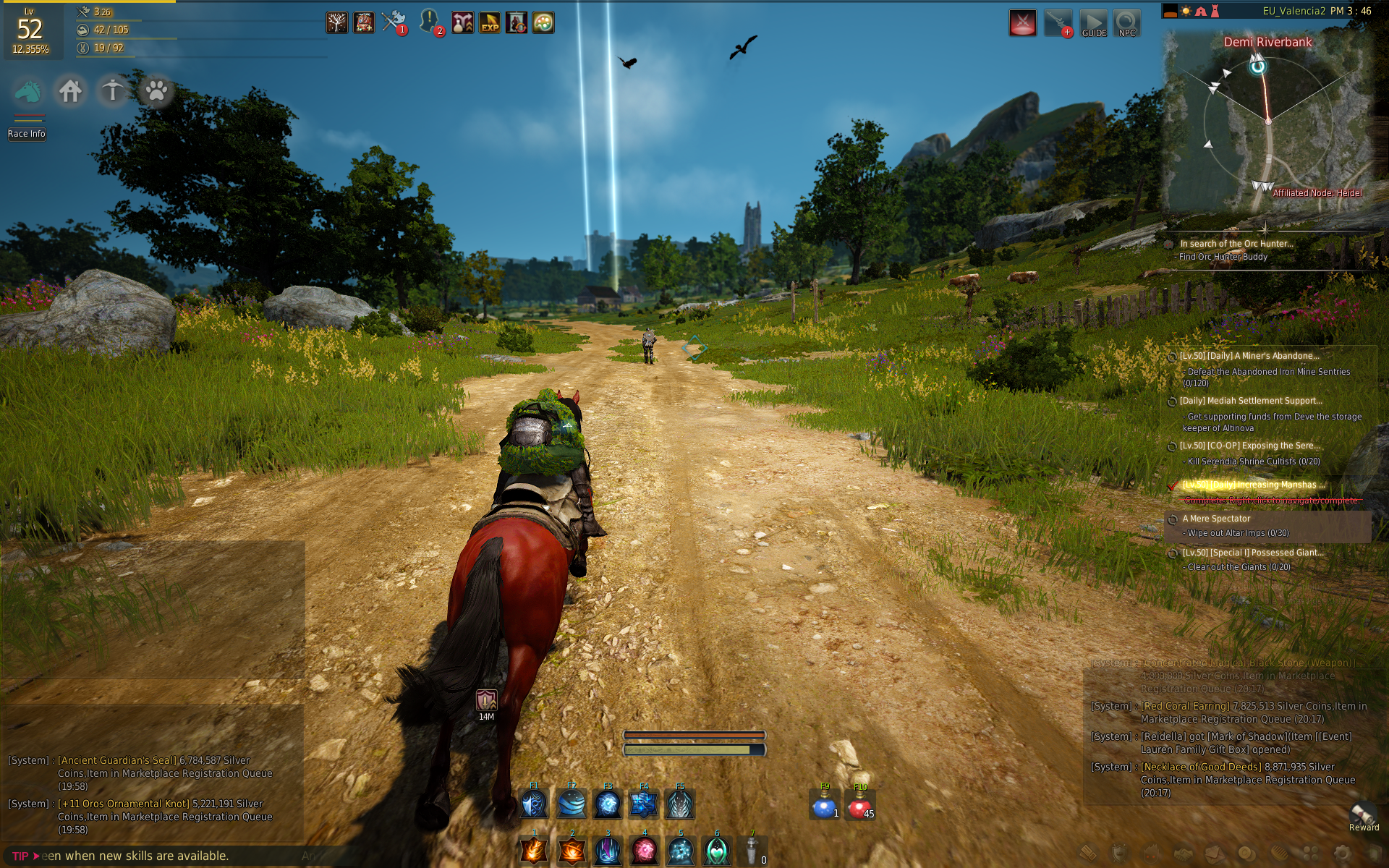Use the blue mana potion slot
1389x868 pixels.
pos(824,806)
